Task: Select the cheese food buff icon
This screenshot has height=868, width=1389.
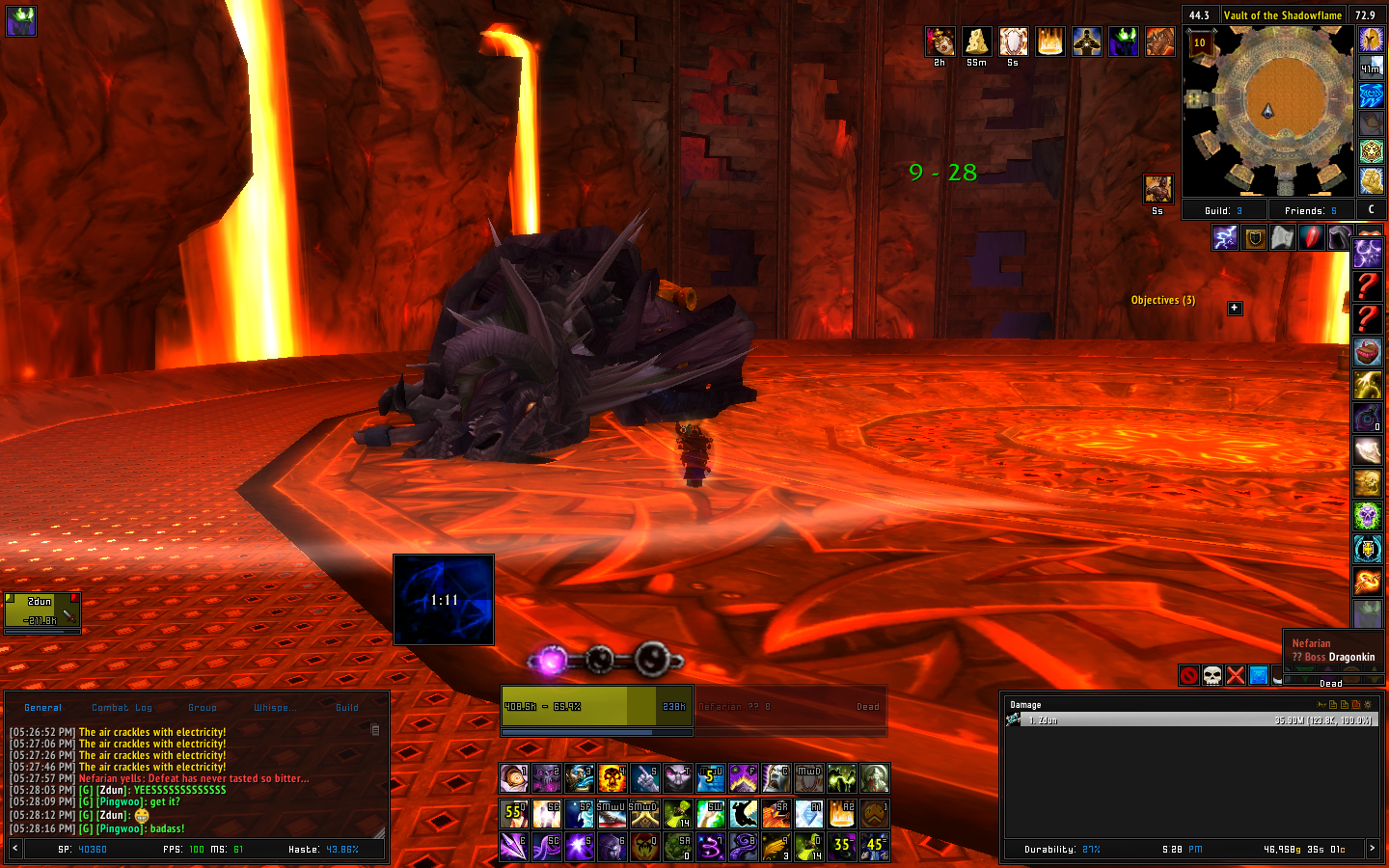Action: [x=976, y=41]
